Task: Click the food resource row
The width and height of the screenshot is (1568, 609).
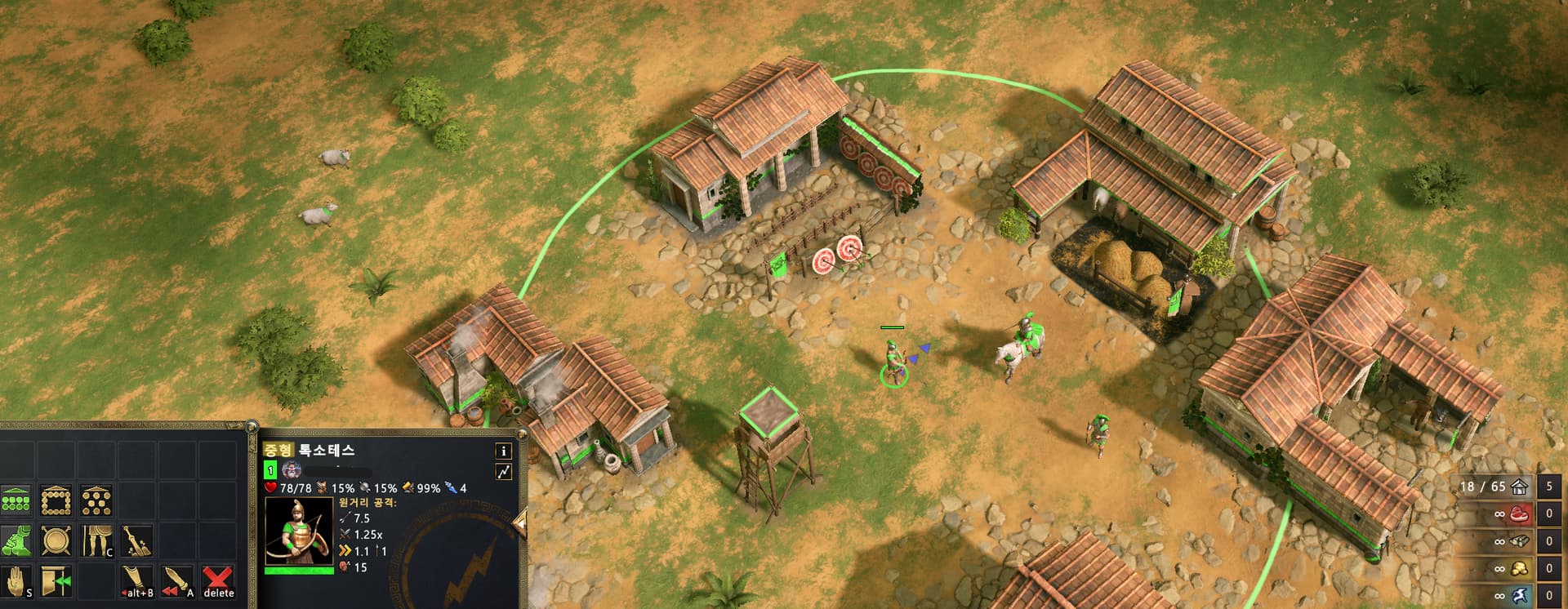Action: [x=1517, y=514]
